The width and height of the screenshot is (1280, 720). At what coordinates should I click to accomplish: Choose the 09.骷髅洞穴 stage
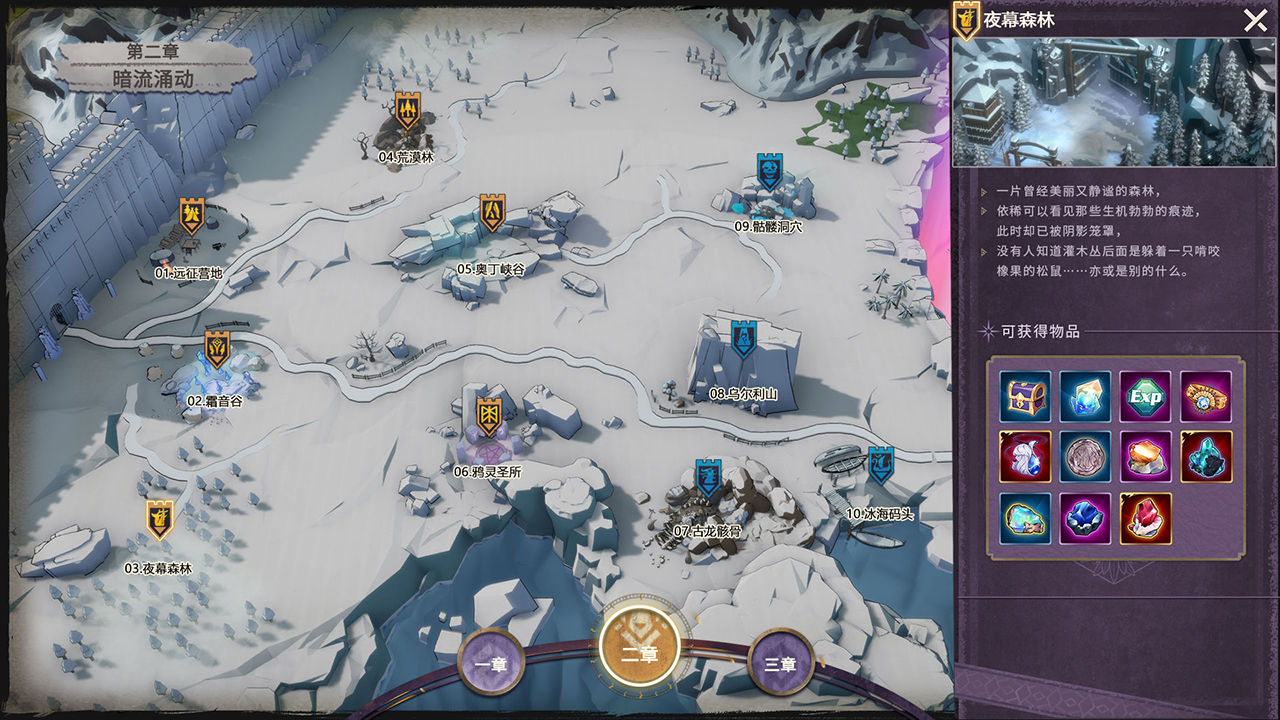point(769,173)
